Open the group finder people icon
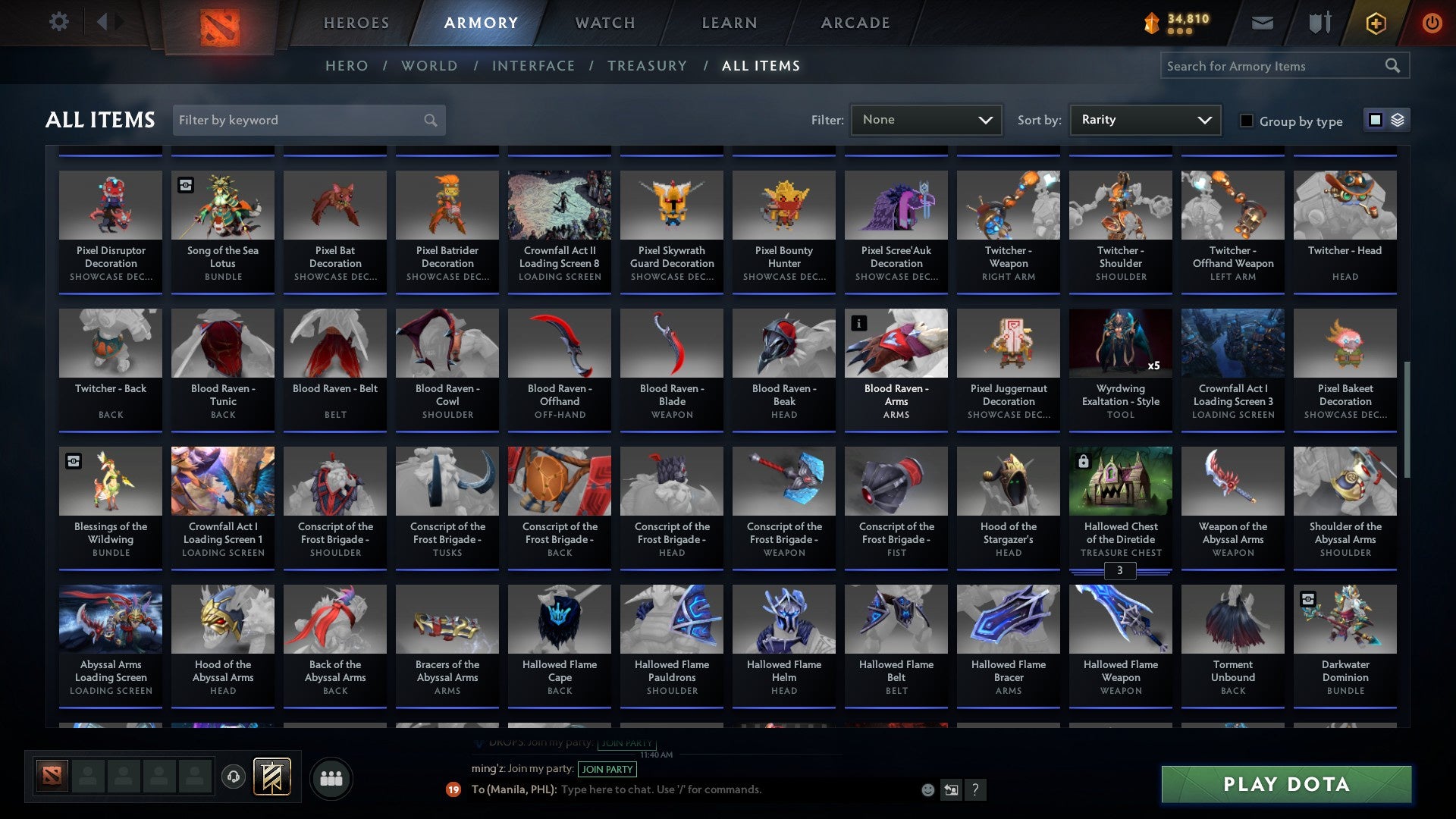This screenshot has height=819, width=1456. coord(331,777)
